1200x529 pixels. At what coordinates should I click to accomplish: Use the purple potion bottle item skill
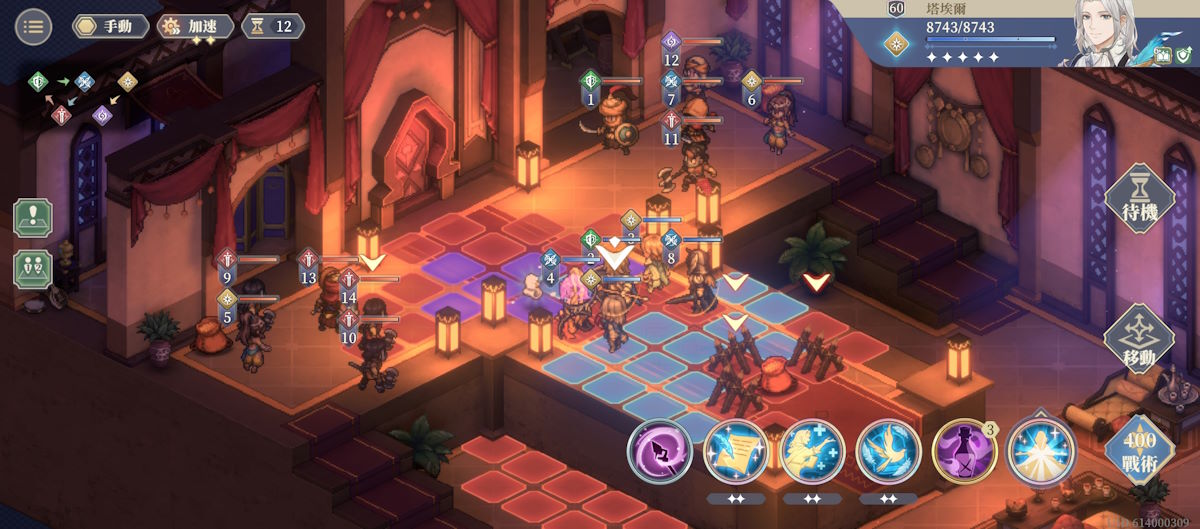point(964,450)
